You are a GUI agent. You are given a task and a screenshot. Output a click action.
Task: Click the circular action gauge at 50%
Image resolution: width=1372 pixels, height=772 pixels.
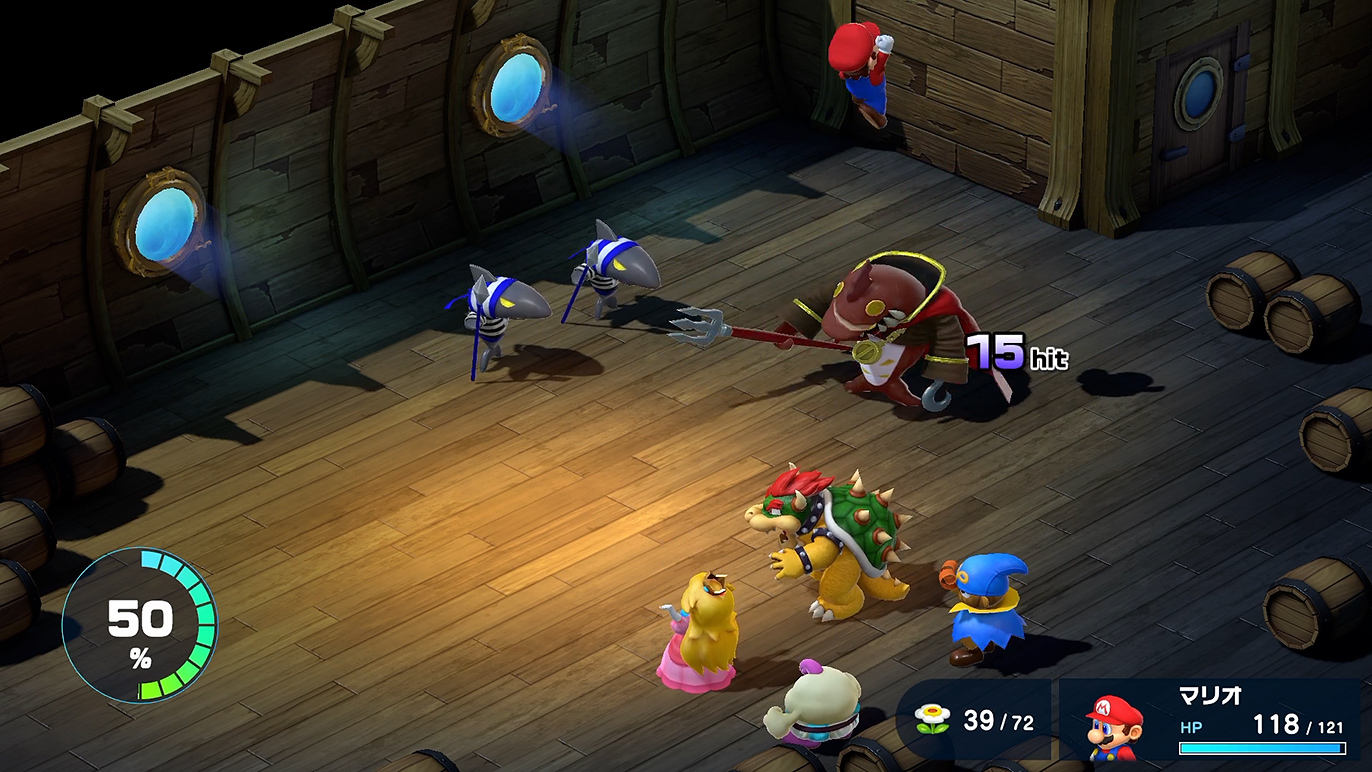(139, 626)
